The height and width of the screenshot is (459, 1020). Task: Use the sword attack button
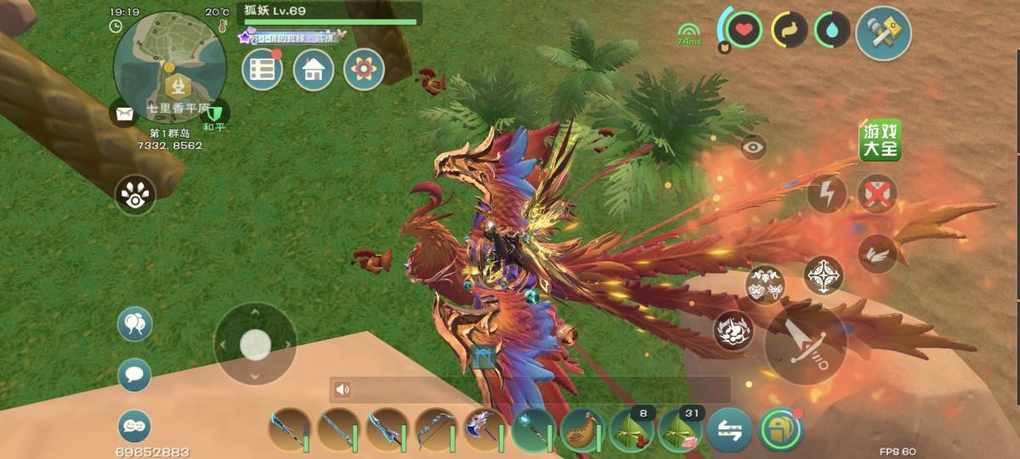[x=805, y=343]
